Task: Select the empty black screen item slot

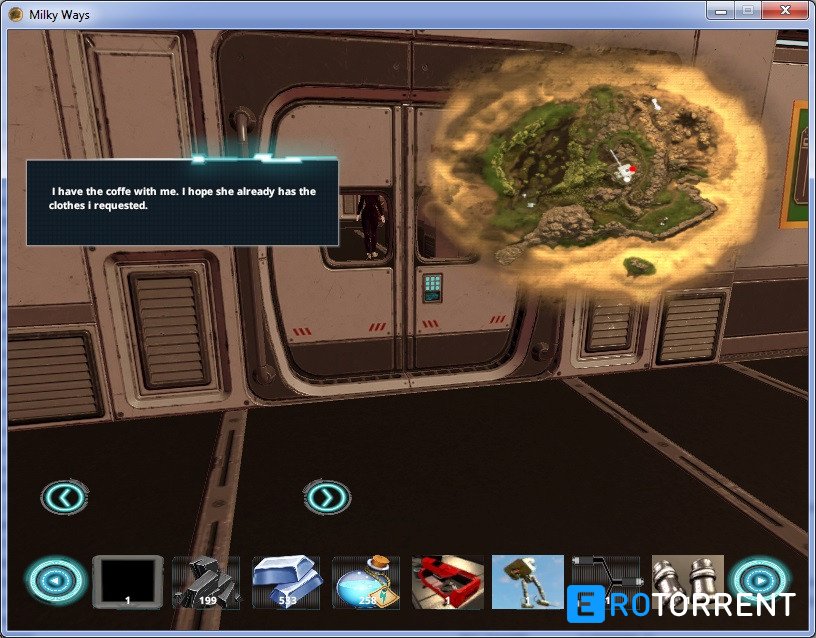Action: pos(127,581)
